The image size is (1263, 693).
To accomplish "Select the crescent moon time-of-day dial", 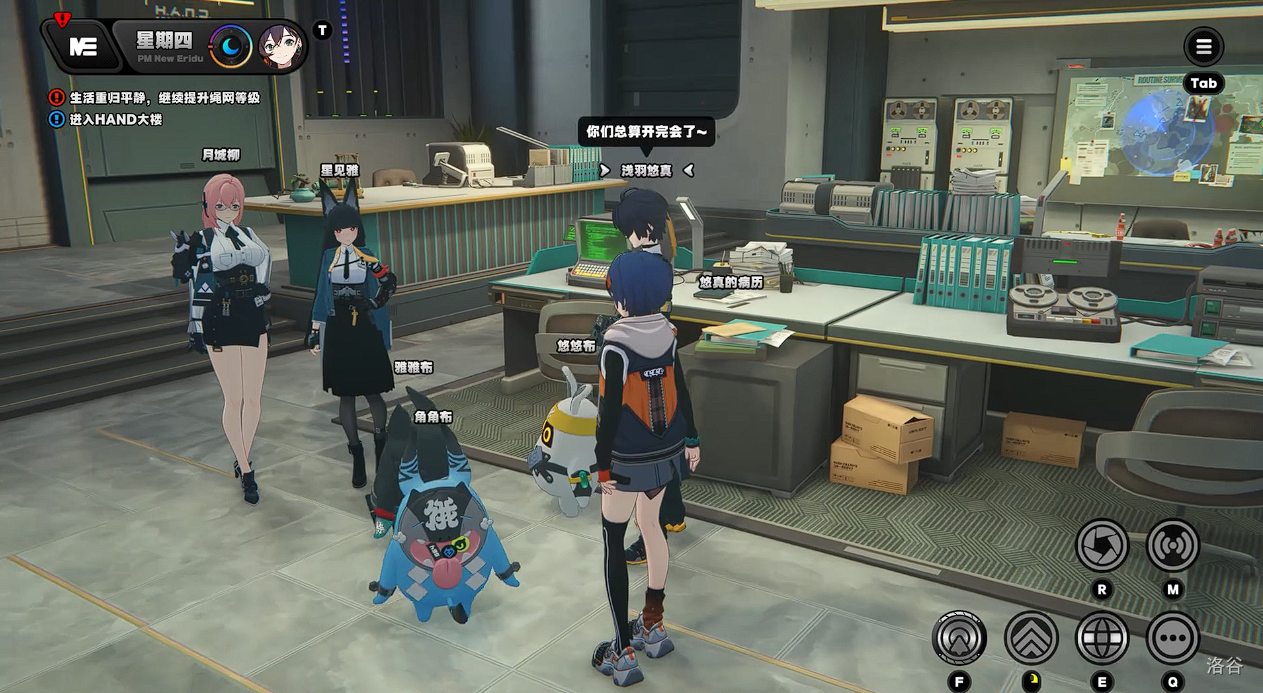I will coord(231,46).
